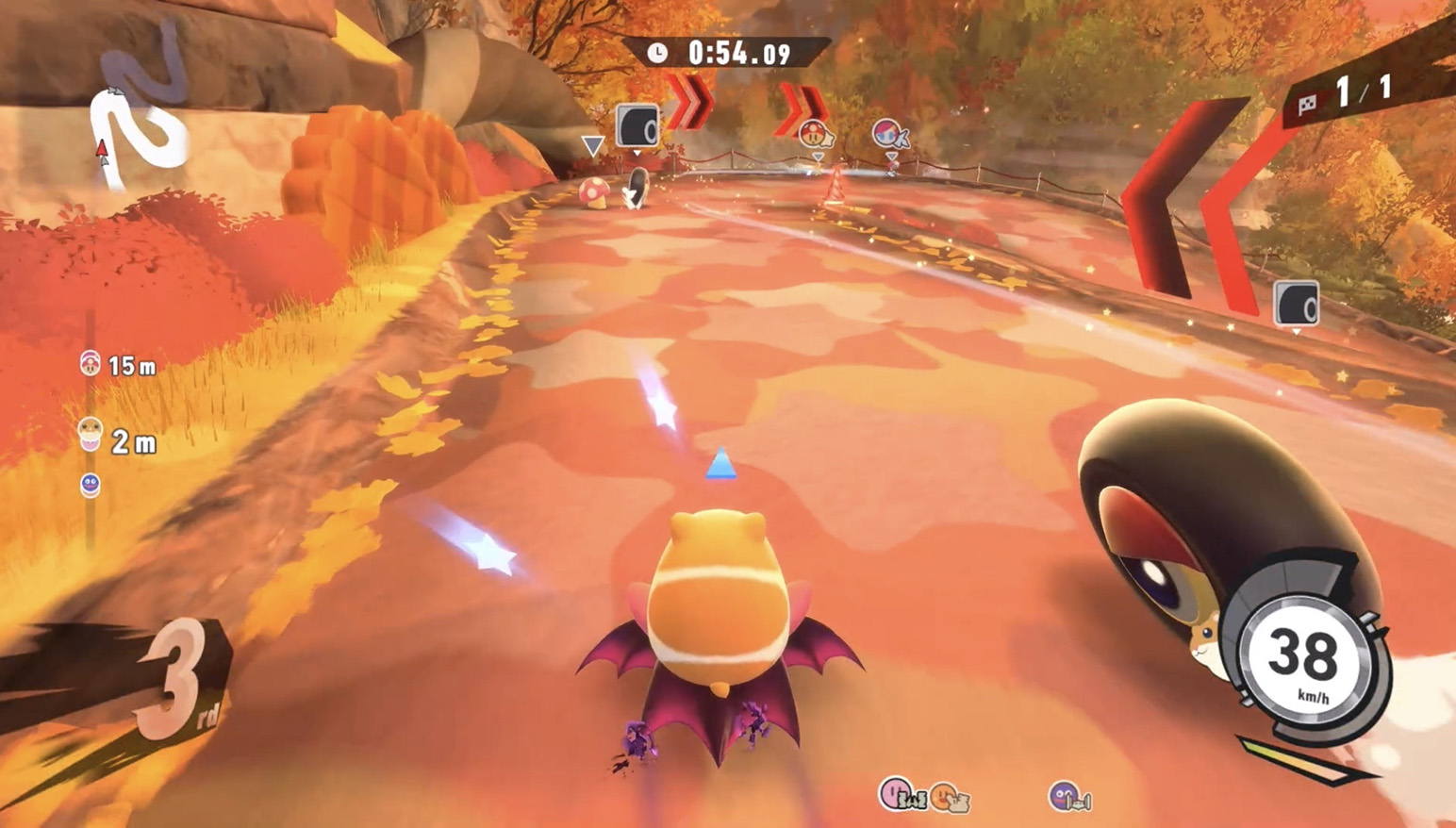The width and height of the screenshot is (1456, 828).
Task: Open the winding track minimap
Action: point(140,113)
